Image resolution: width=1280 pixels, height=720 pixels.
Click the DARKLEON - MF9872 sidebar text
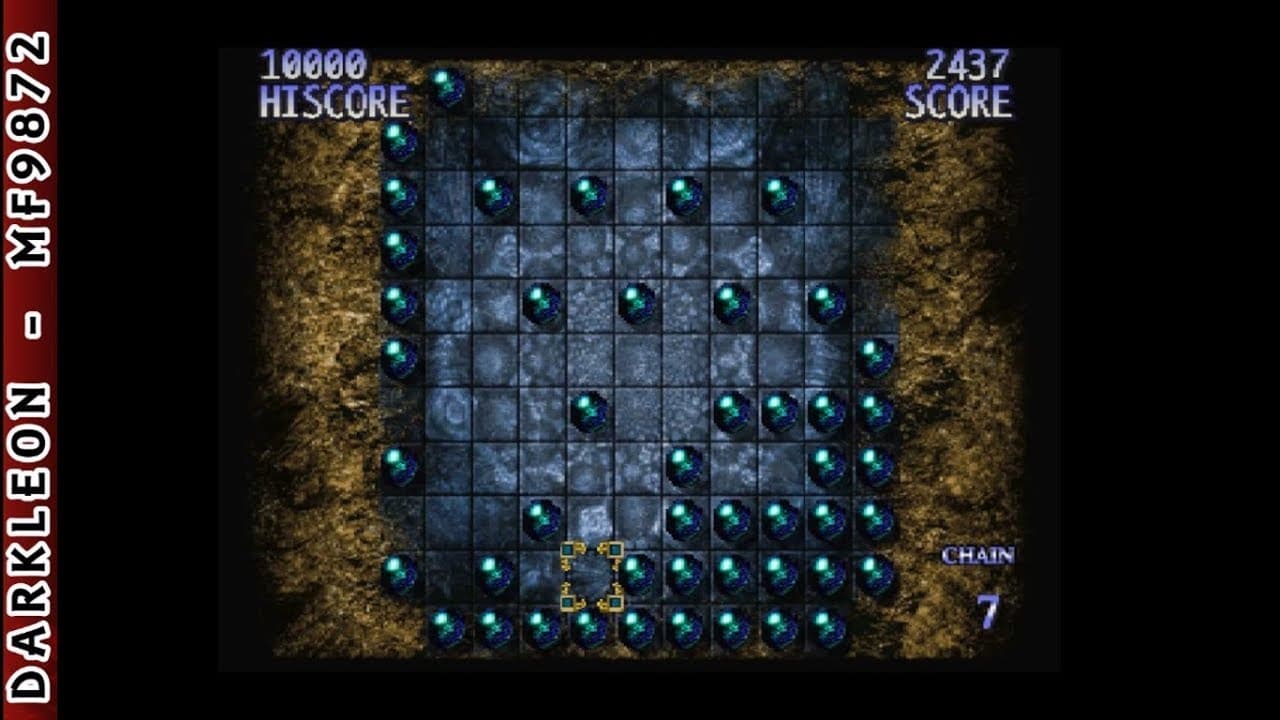[x=30, y=360]
